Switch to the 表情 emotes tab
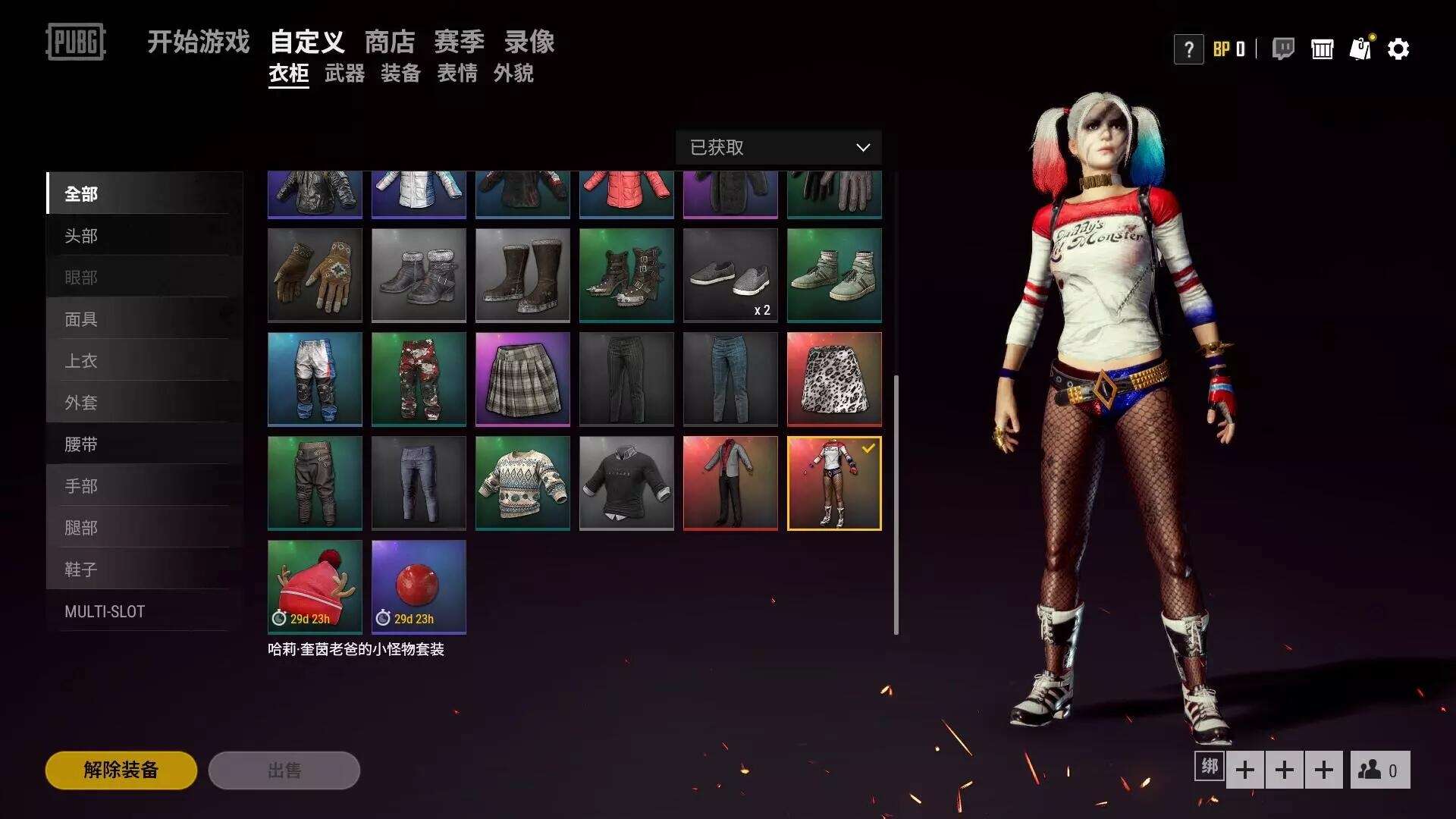This screenshot has height=819, width=1456. [x=457, y=74]
